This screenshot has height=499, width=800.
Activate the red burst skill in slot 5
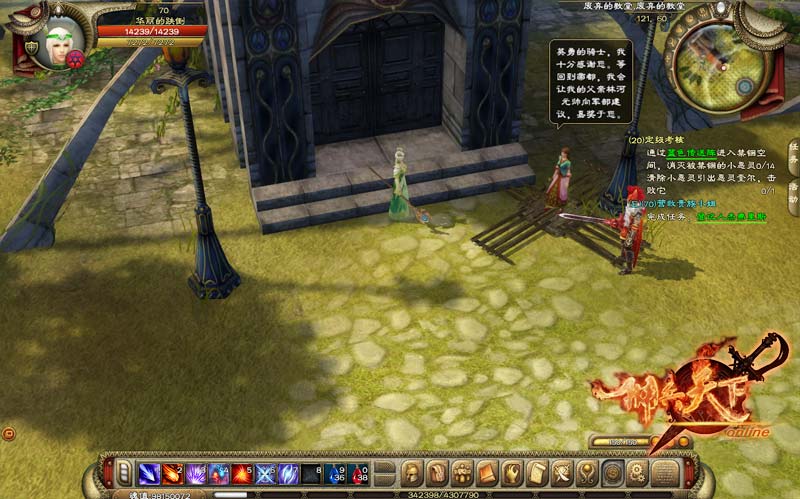point(241,473)
